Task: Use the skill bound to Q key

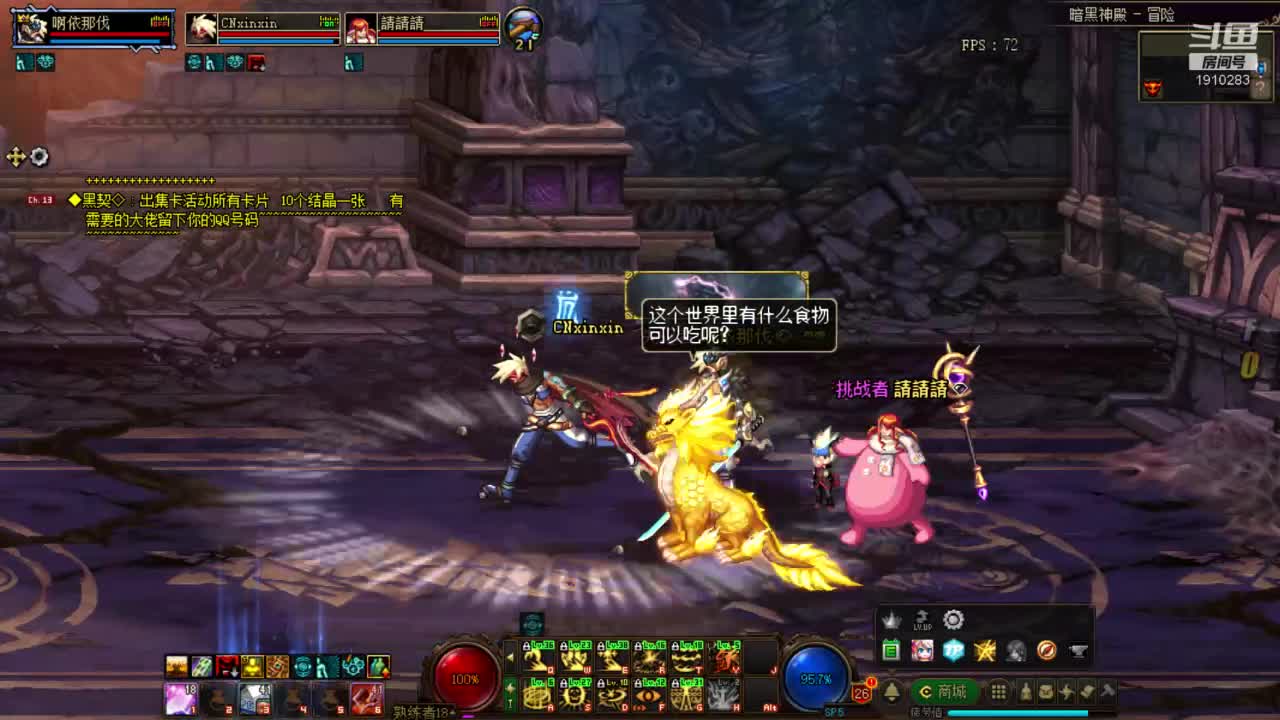Action: tap(538, 659)
